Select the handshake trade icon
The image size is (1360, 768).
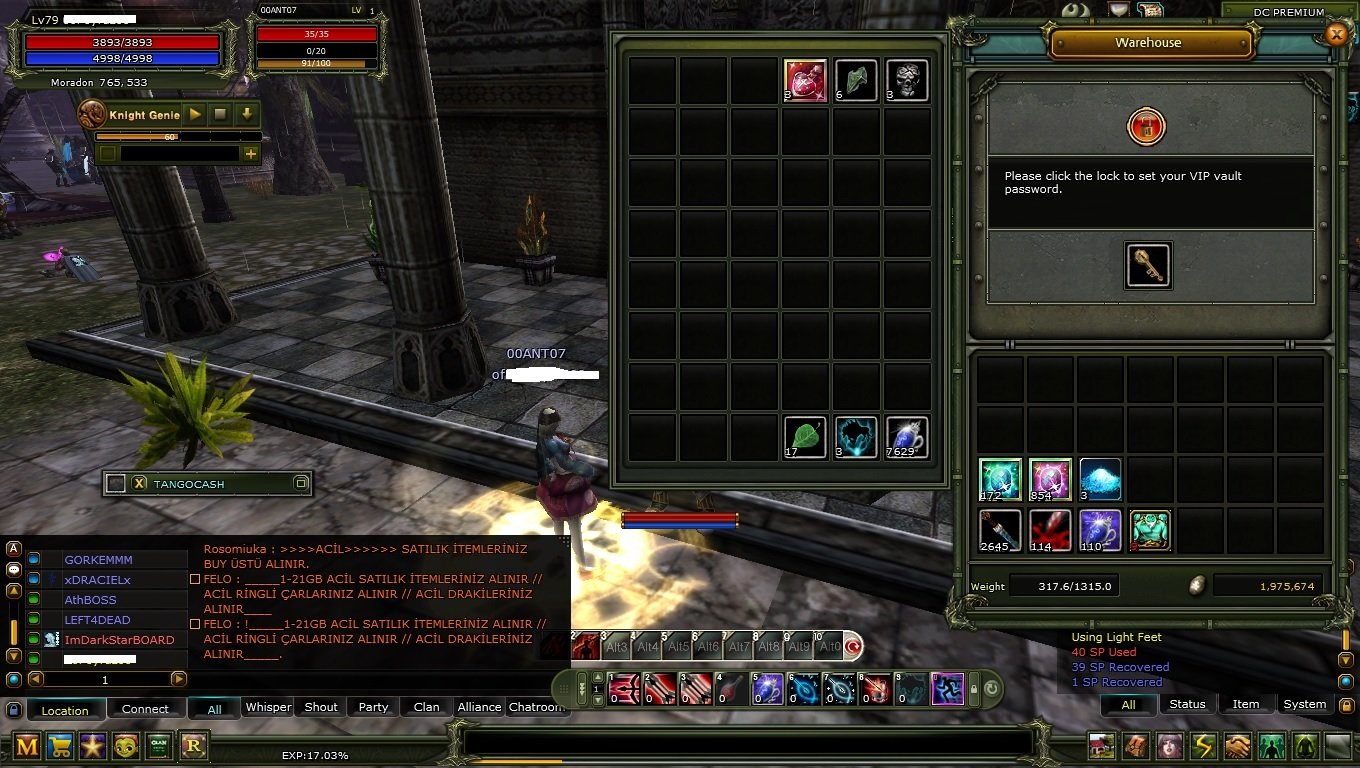[1238, 746]
